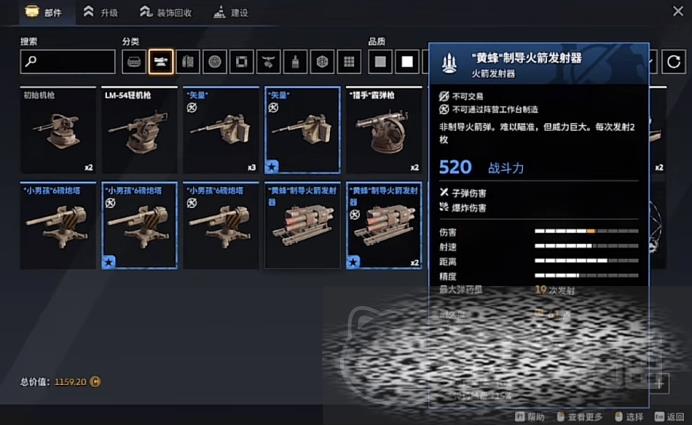Go to the 装饰回收 tab

coord(166,12)
